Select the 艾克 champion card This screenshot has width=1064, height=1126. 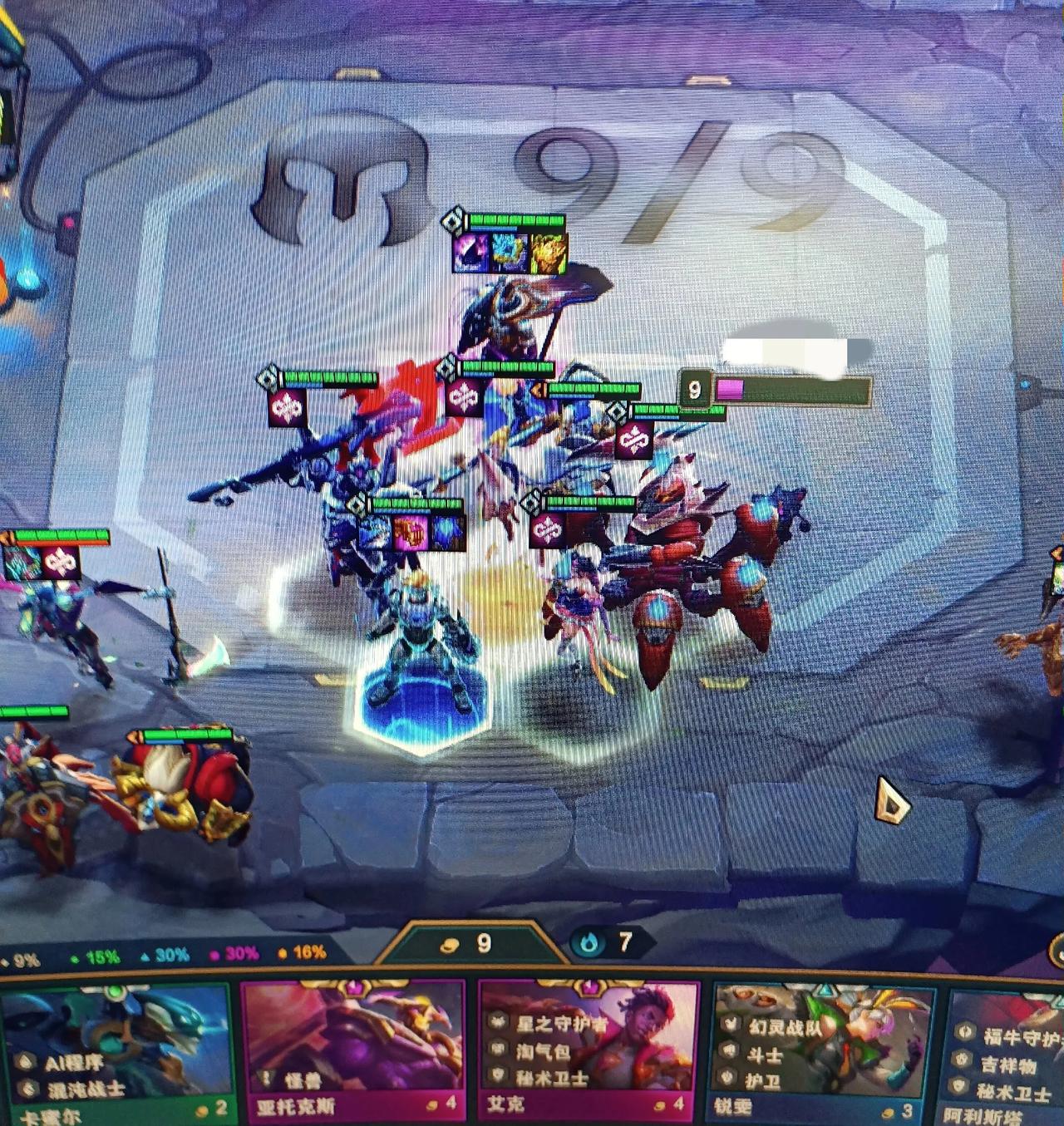coord(590,1051)
